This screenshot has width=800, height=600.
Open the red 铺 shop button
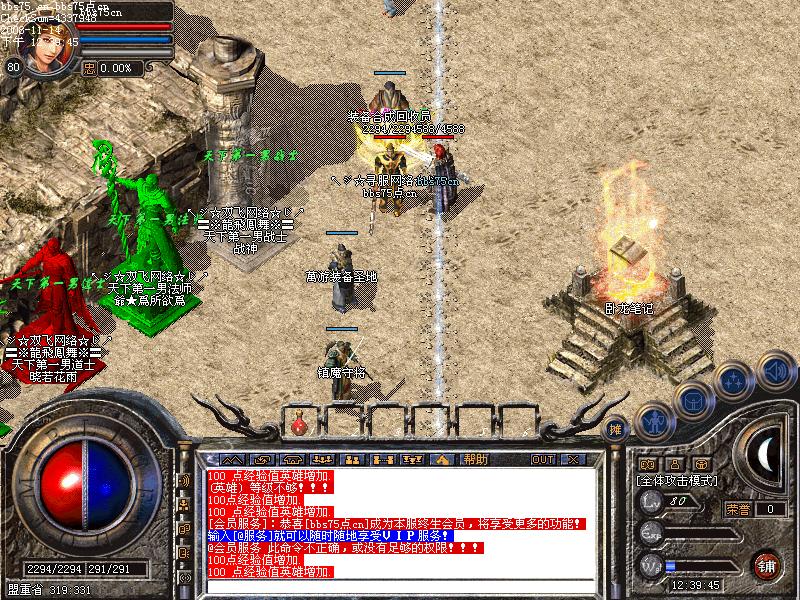(x=766, y=564)
